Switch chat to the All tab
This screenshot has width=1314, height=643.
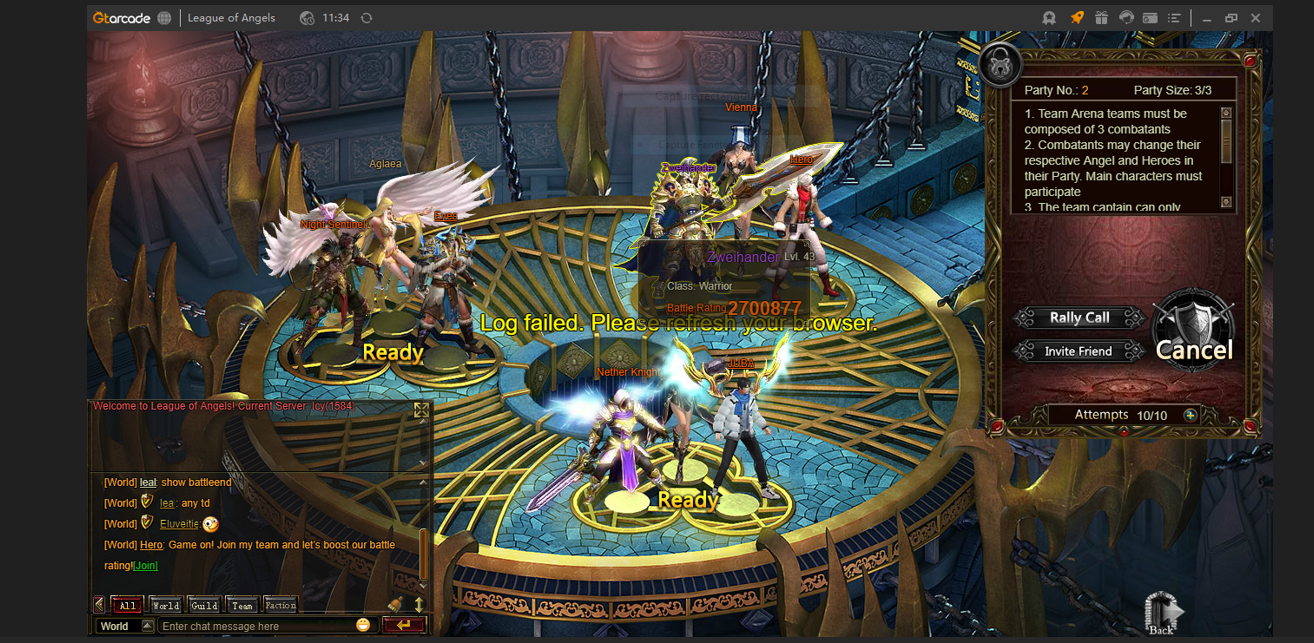[x=127, y=605]
